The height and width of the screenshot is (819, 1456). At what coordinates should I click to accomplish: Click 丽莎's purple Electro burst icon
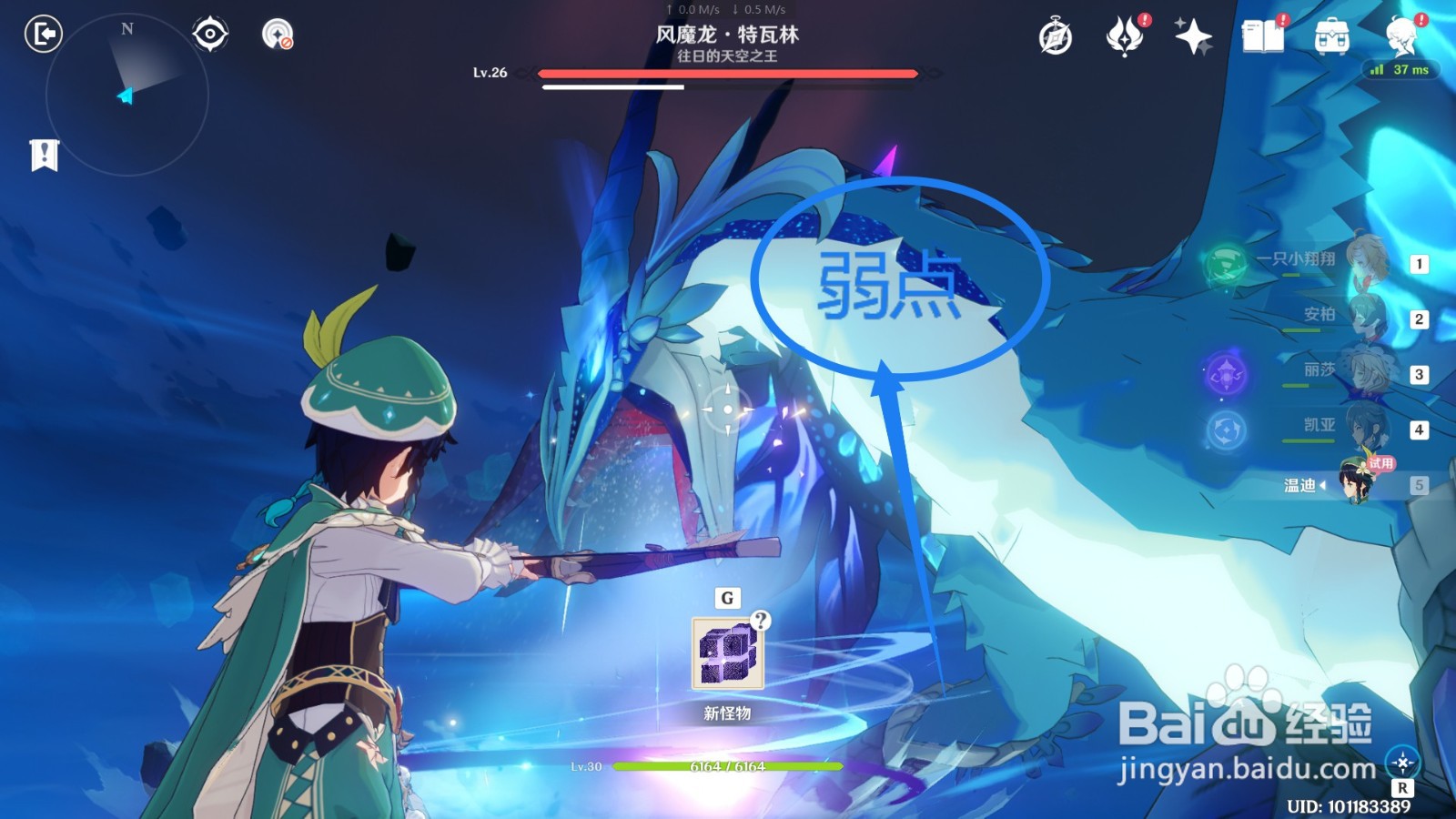pyautogui.click(x=1228, y=372)
